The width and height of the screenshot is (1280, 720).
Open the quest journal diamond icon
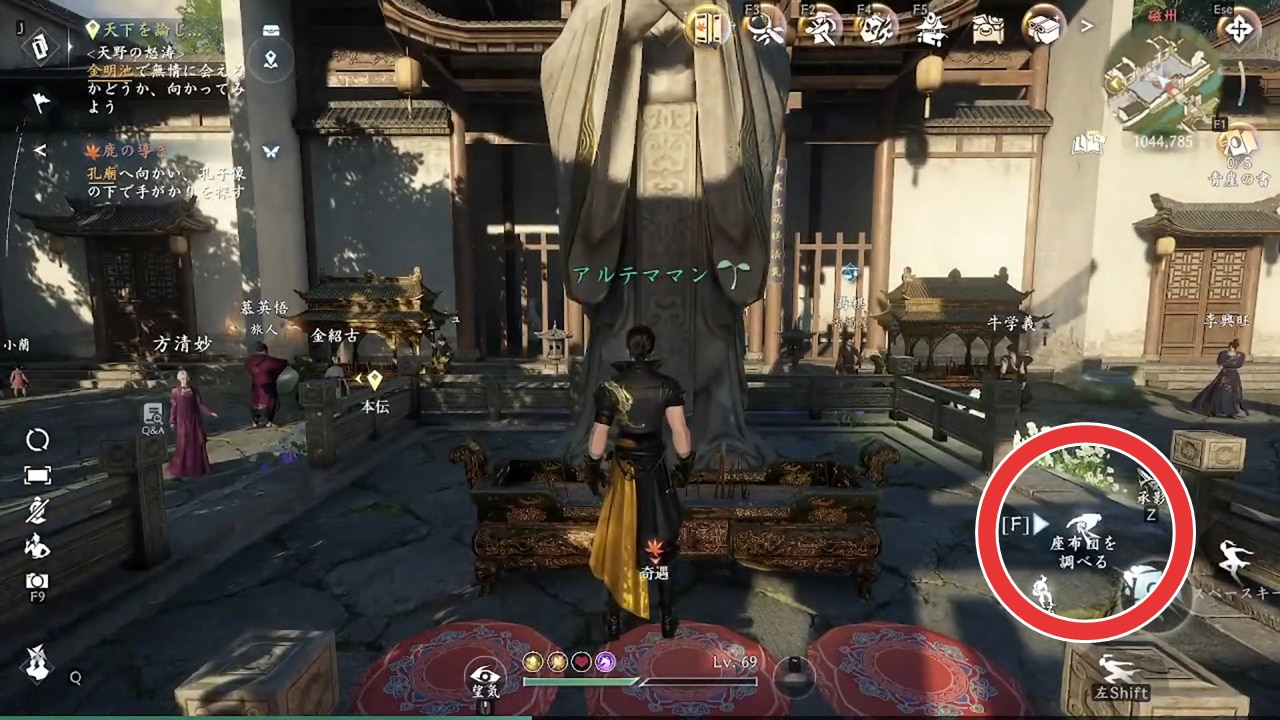38,44
